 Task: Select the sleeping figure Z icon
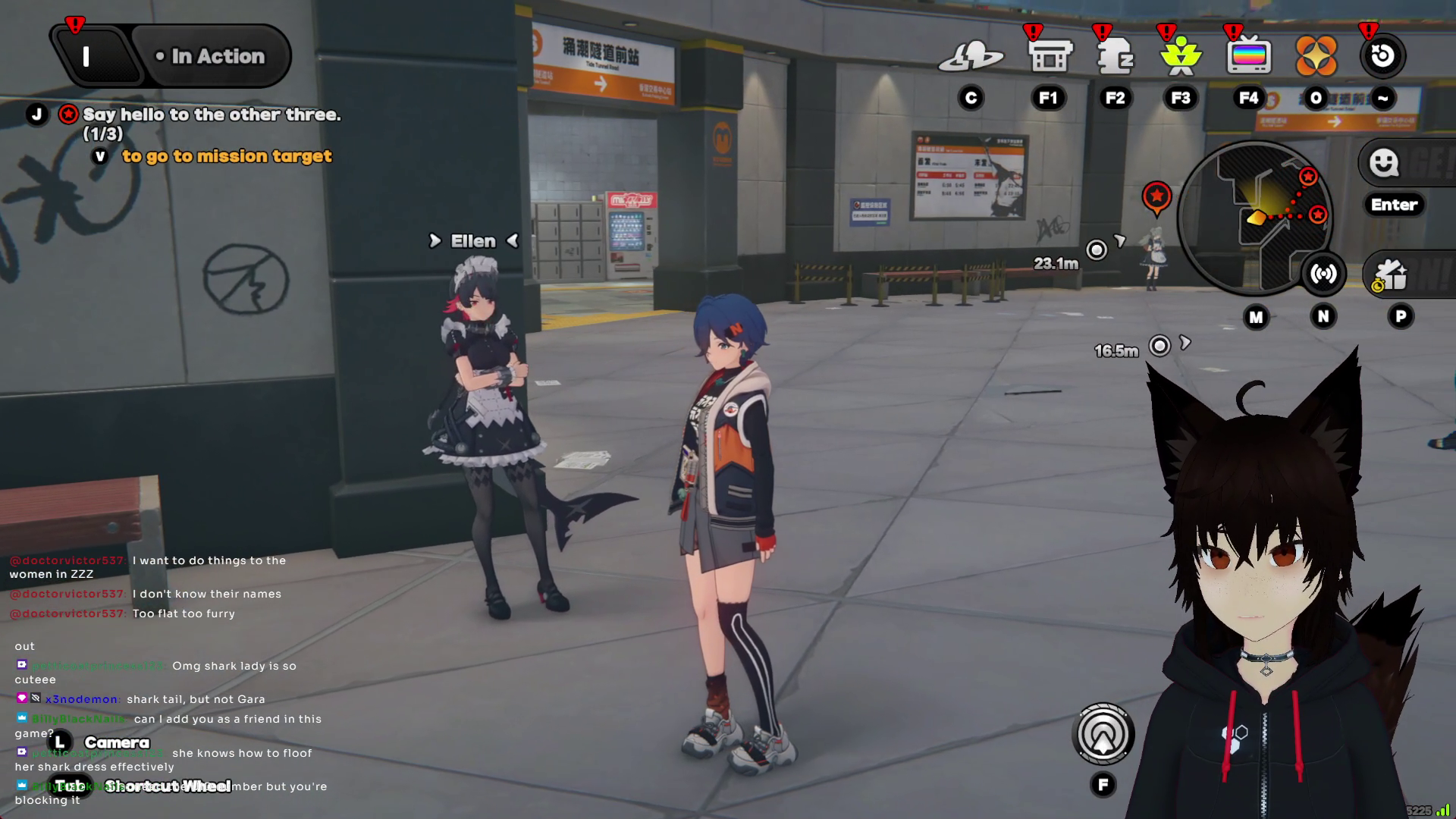click(1115, 57)
